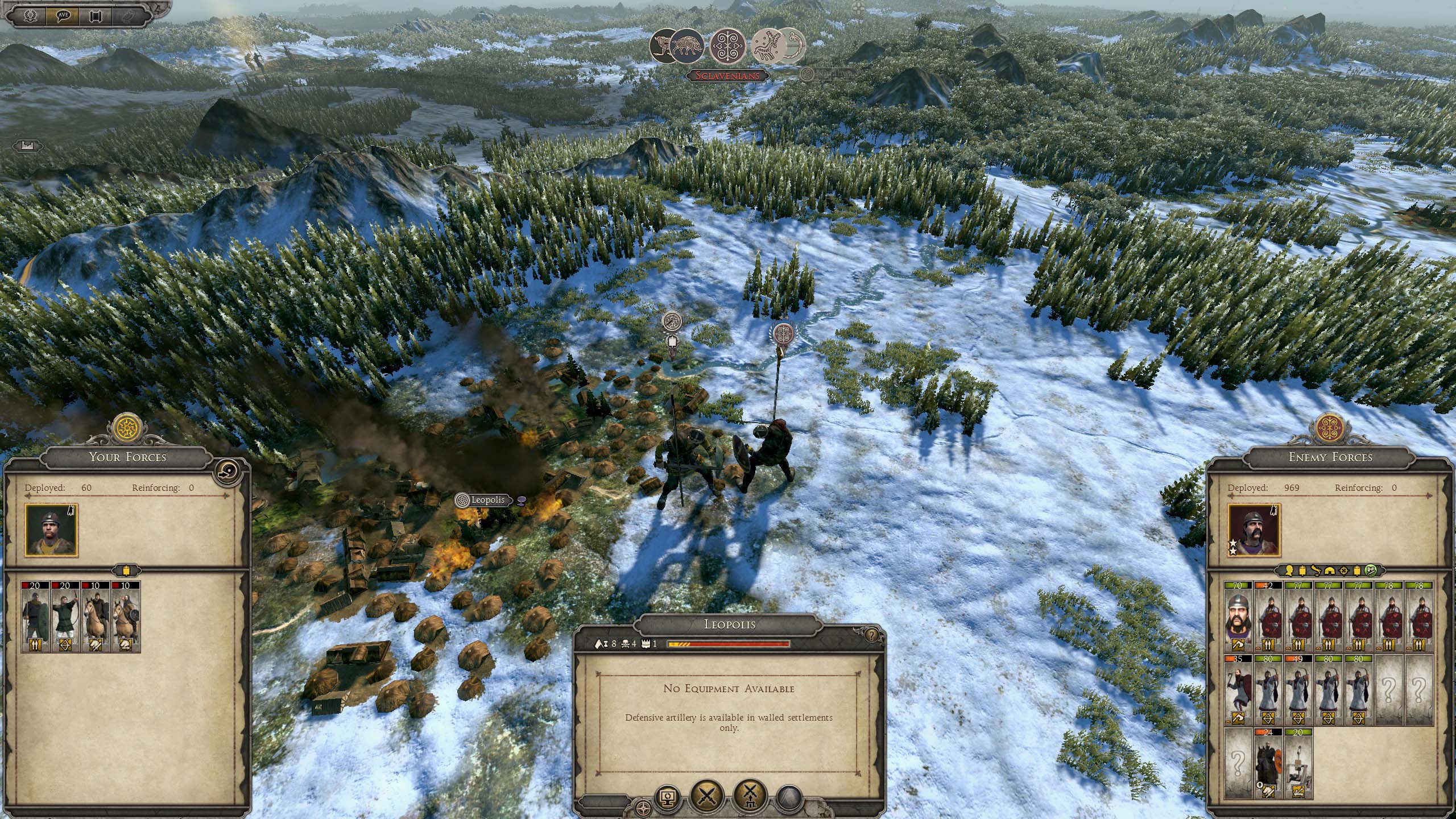Image resolution: width=1456 pixels, height=819 pixels.
Task: Inspect the enemy general unit card with 70 men
Action: [1239, 617]
